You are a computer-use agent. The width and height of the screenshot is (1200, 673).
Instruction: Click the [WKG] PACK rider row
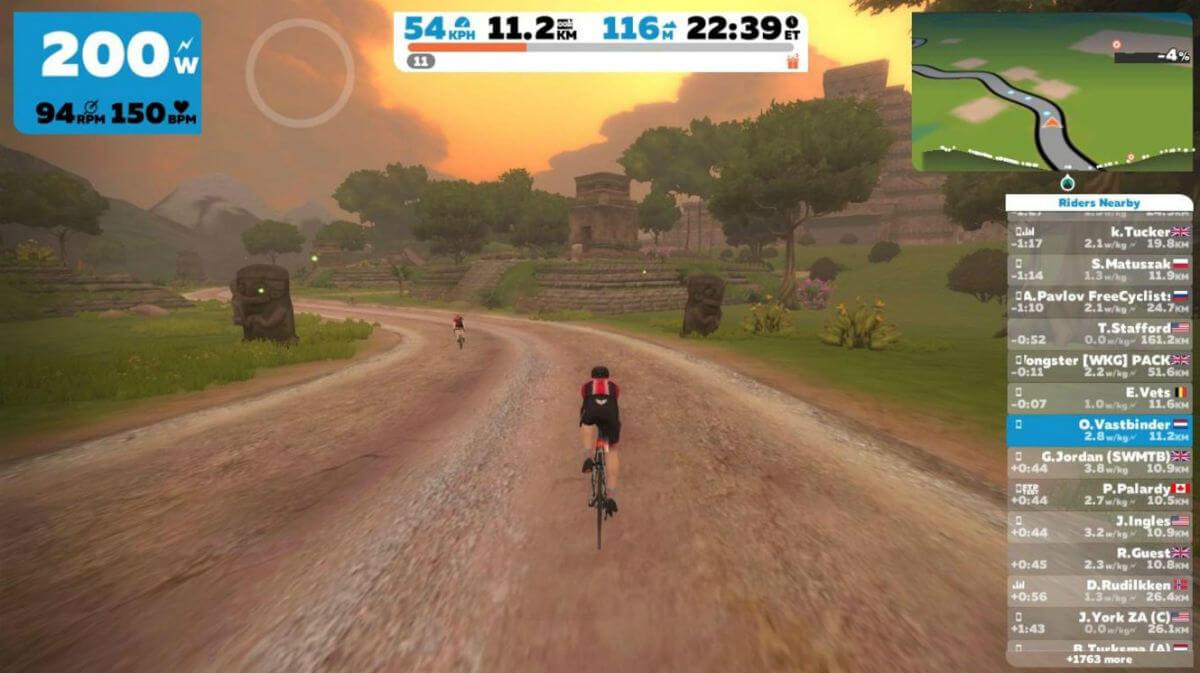[1099, 365]
